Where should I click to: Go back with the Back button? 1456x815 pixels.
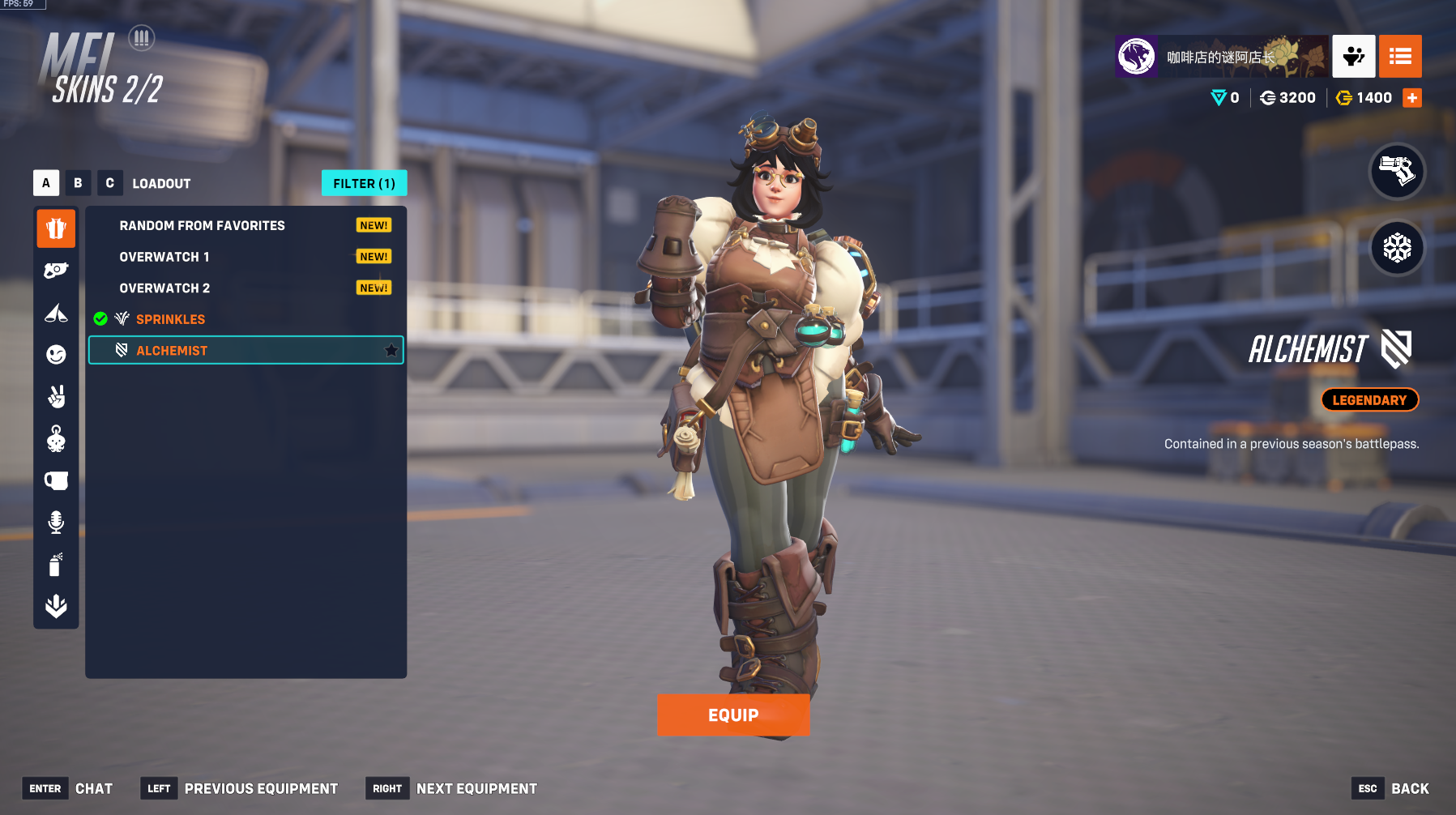(1409, 788)
